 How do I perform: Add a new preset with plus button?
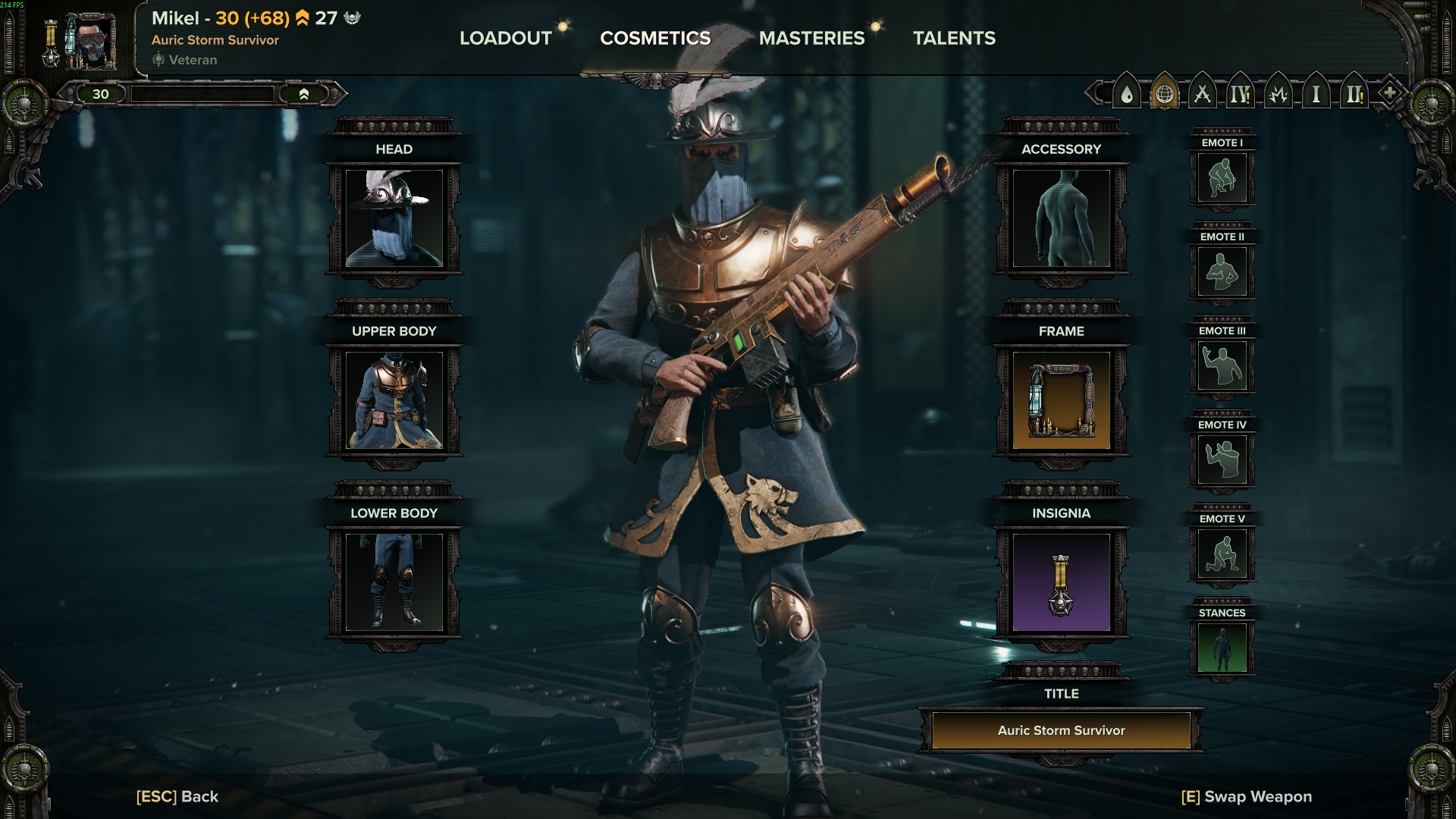(x=1389, y=93)
